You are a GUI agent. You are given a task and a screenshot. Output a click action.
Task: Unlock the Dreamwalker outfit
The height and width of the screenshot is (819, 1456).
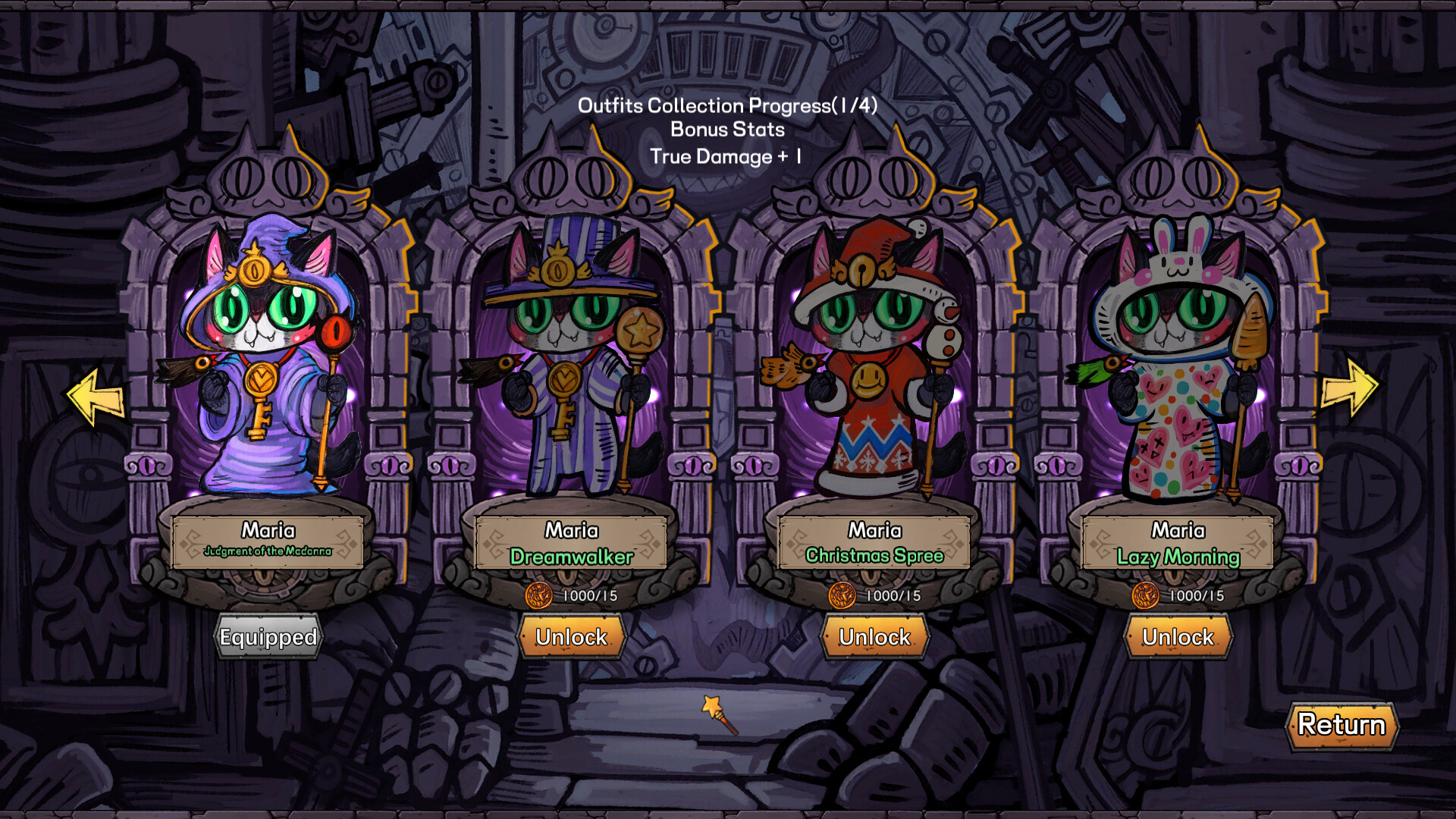coord(573,638)
